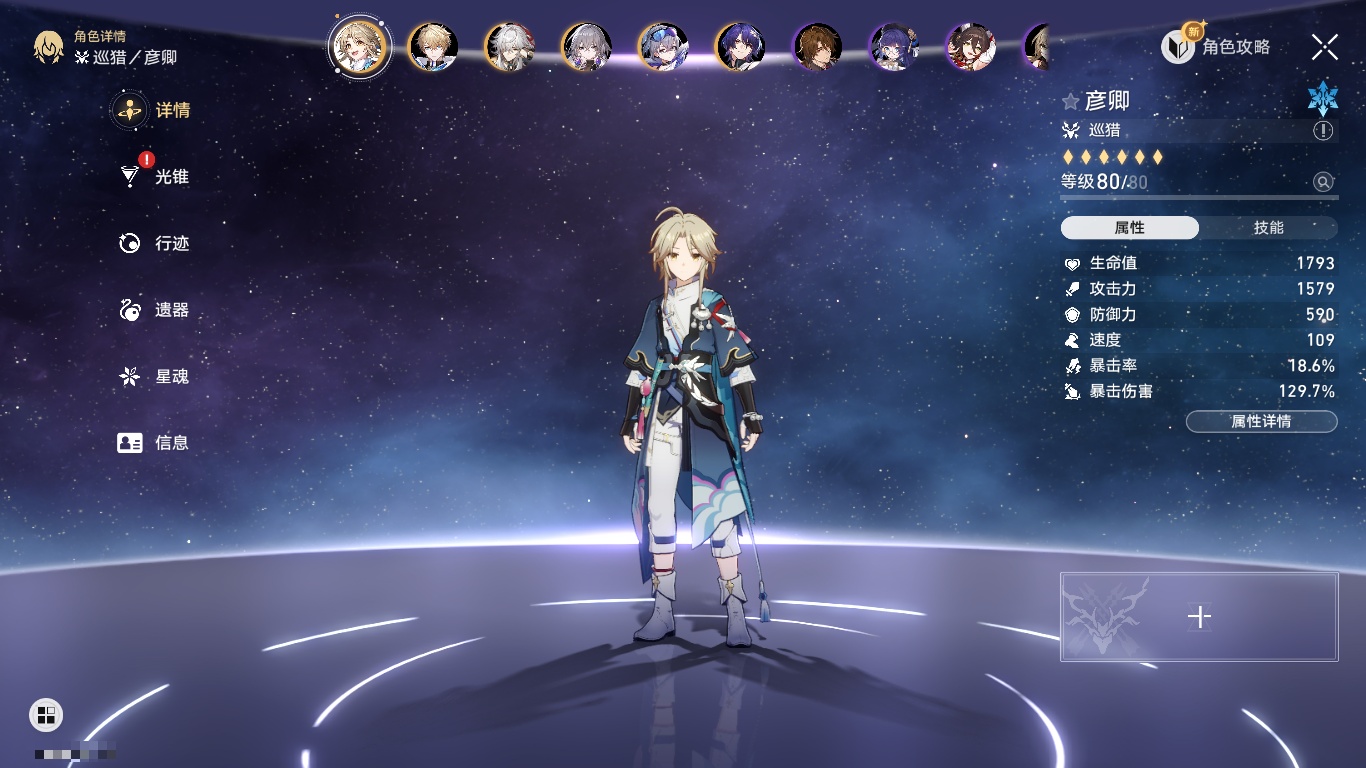
Task: Click the magnifier icon beside level
Action: (x=1323, y=182)
